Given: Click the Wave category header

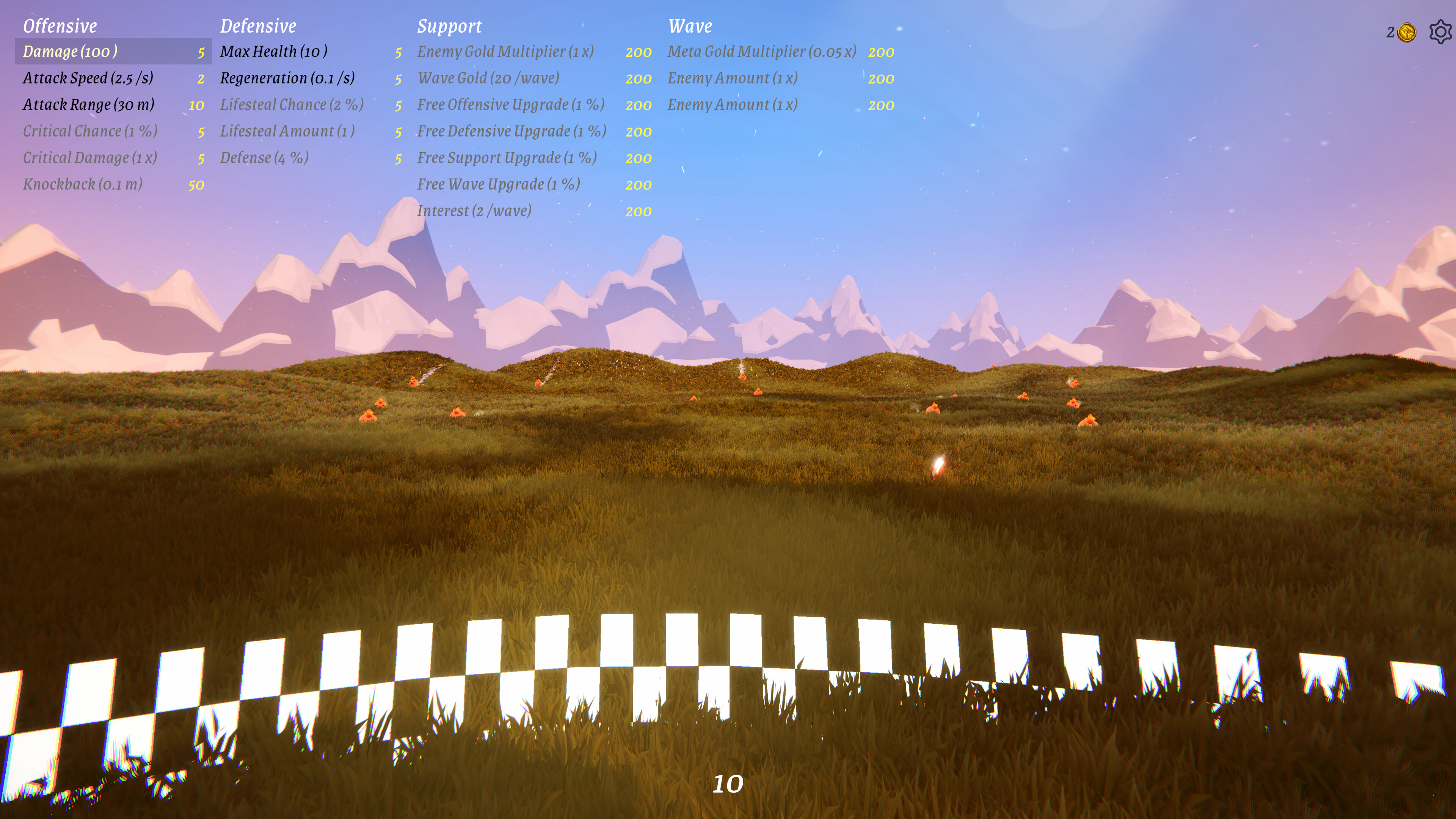Looking at the screenshot, I should 691,26.
